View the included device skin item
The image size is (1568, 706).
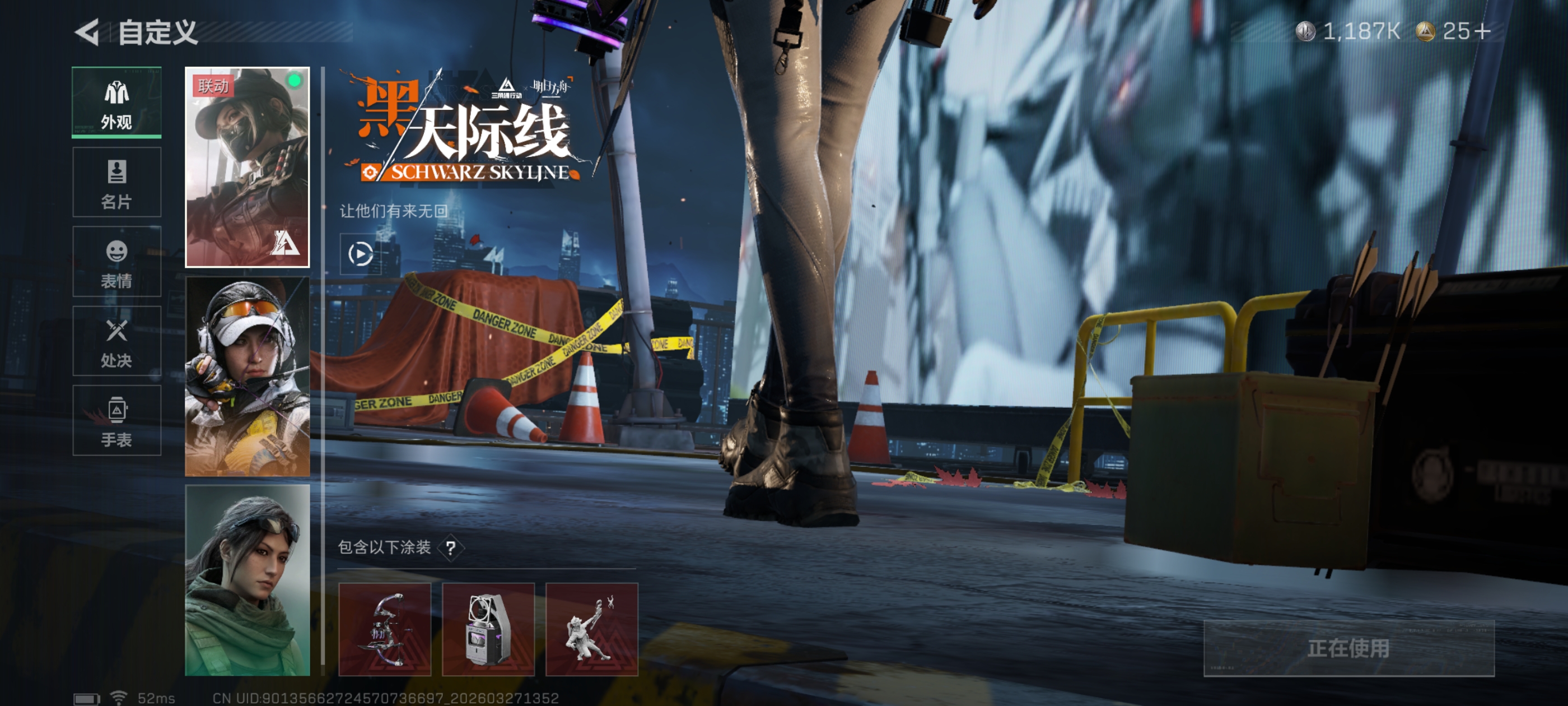point(488,629)
